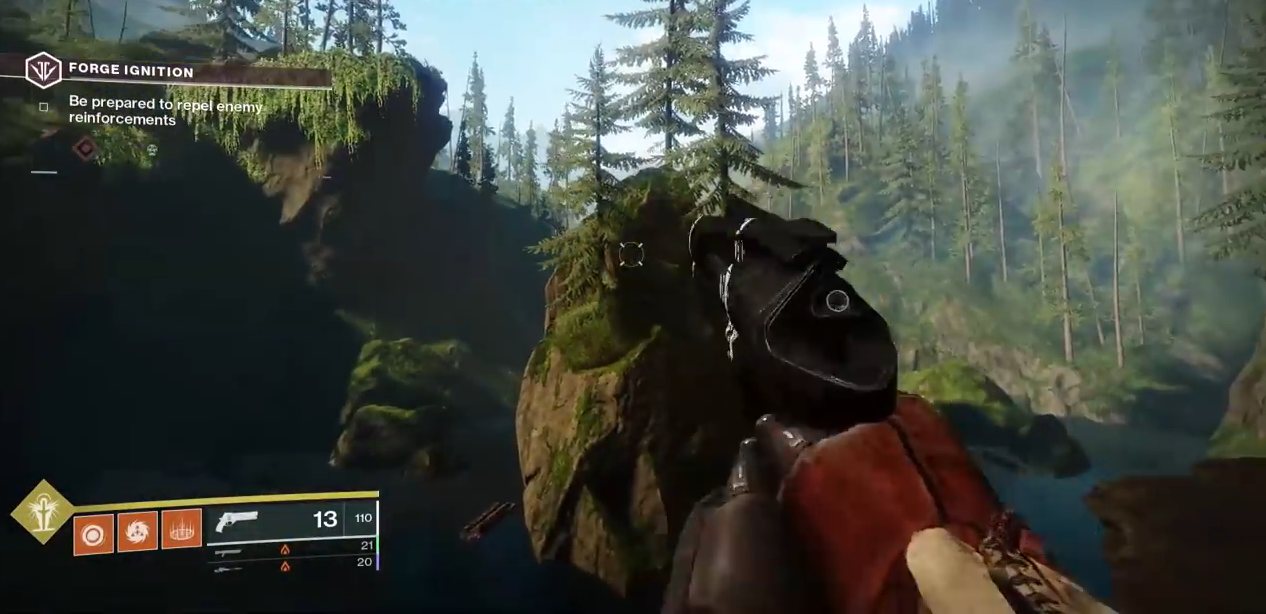Select the red diamond enemy marker

pos(86,148)
